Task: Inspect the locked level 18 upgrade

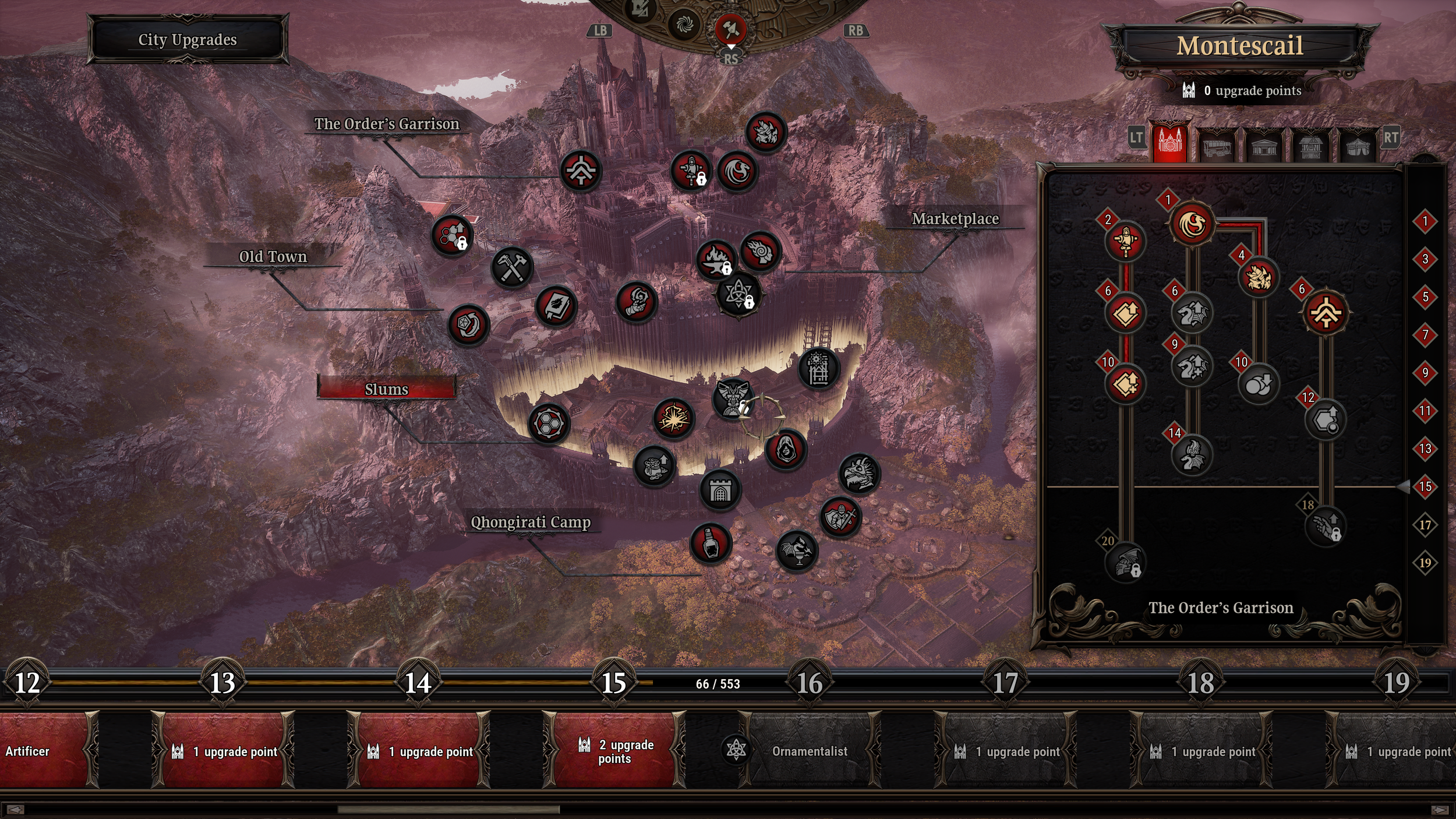Action: tap(1325, 527)
